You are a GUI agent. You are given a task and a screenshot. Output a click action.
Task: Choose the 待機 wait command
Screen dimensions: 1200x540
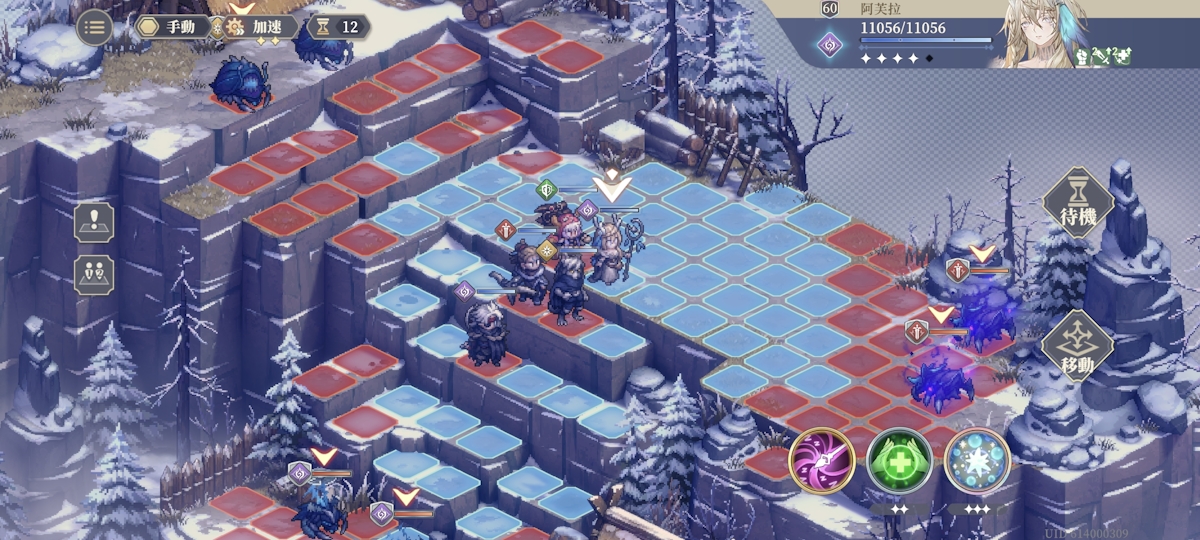point(1078,203)
